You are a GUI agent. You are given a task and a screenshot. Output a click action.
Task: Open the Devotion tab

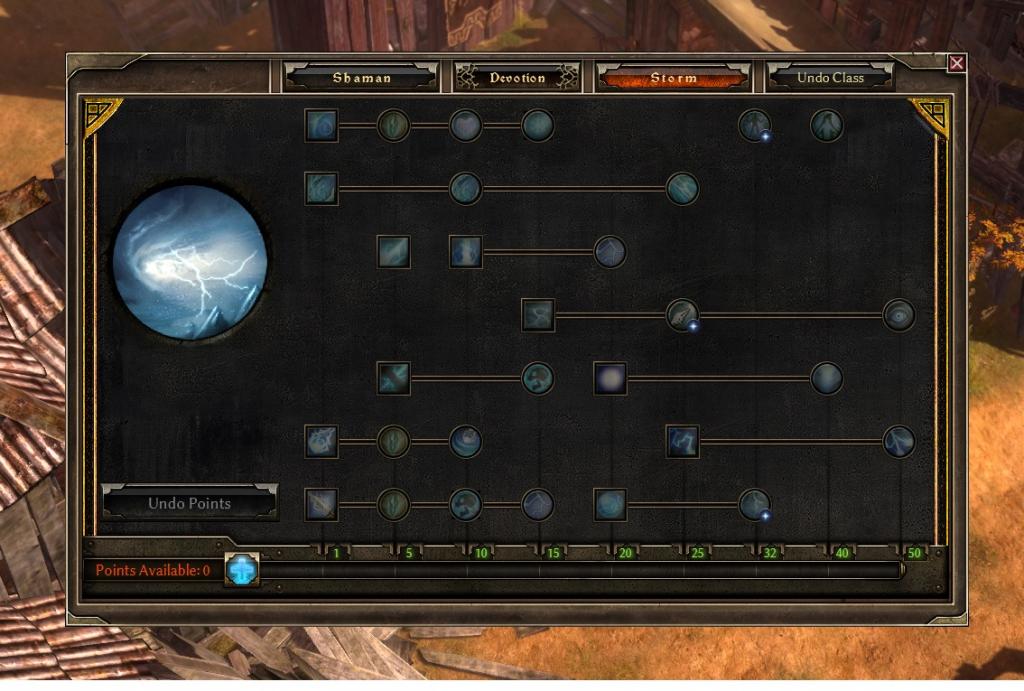coord(517,77)
